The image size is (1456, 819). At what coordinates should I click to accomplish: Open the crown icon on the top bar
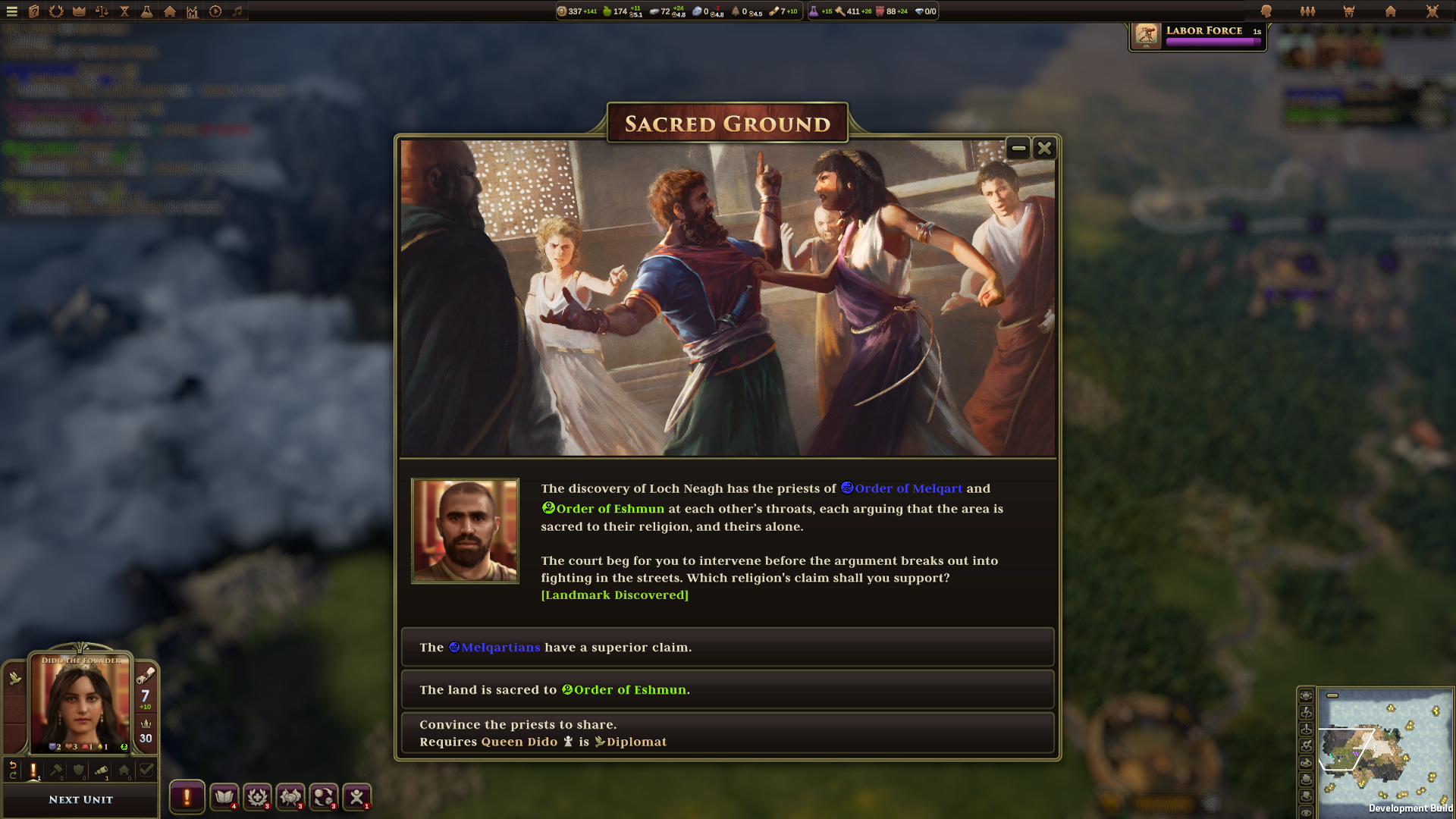click(x=77, y=12)
